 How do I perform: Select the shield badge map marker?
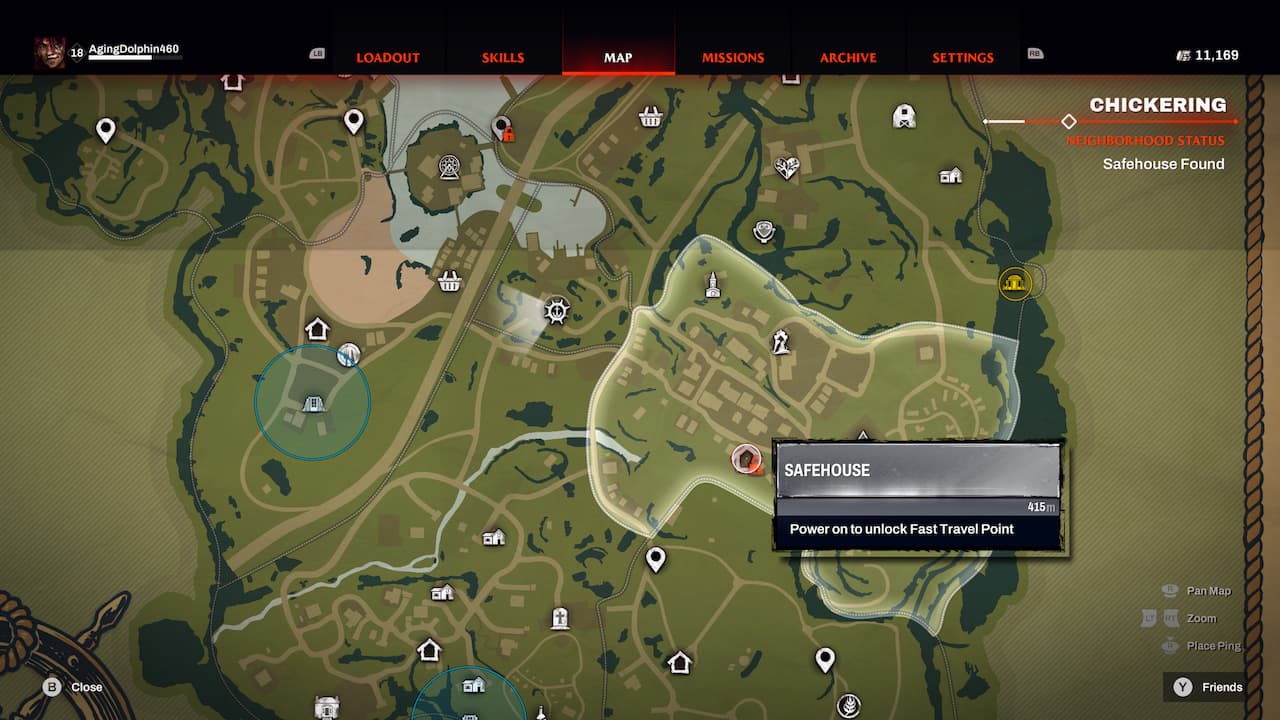coord(765,233)
